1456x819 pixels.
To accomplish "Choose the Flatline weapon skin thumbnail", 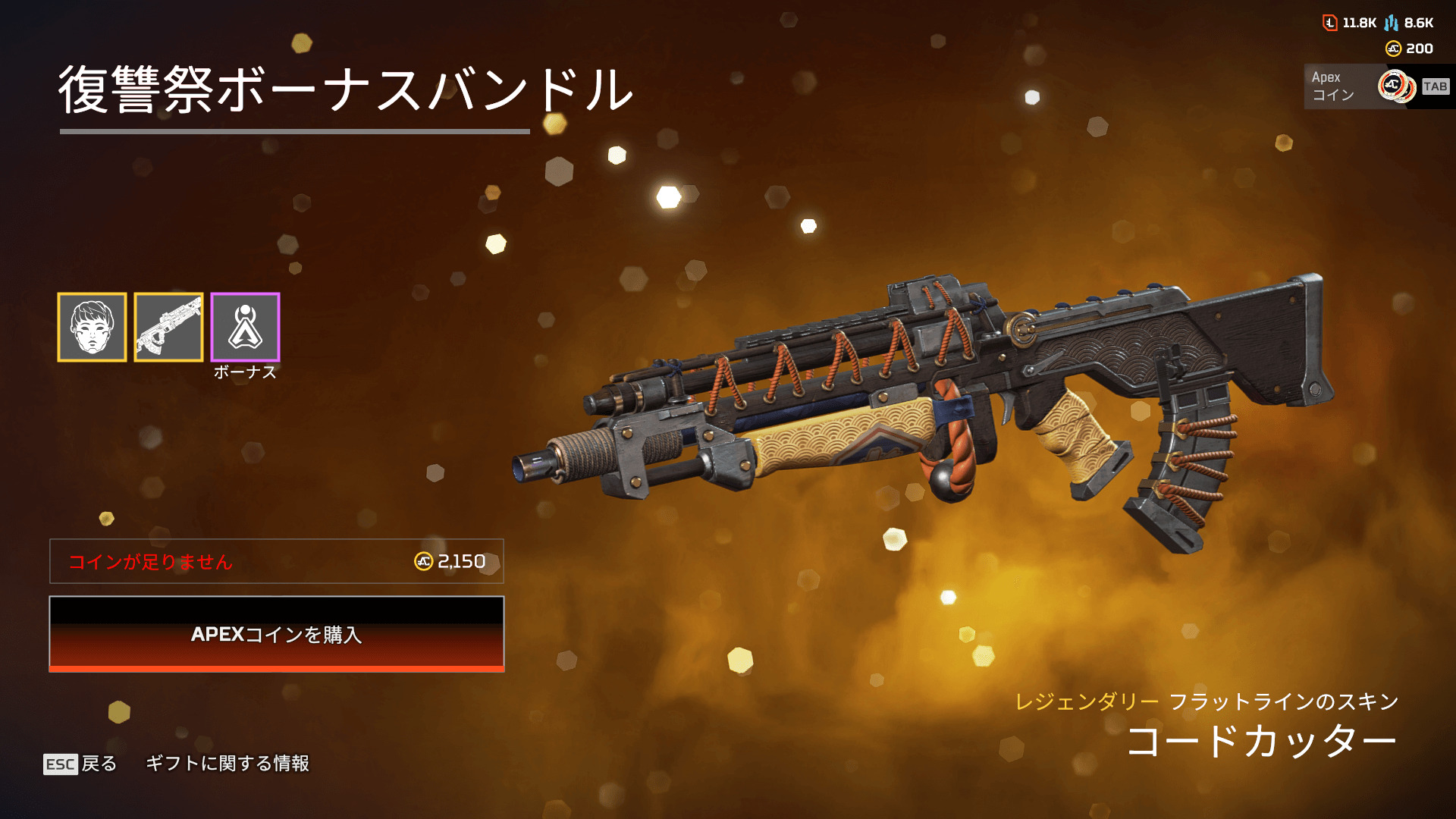I will [x=168, y=327].
